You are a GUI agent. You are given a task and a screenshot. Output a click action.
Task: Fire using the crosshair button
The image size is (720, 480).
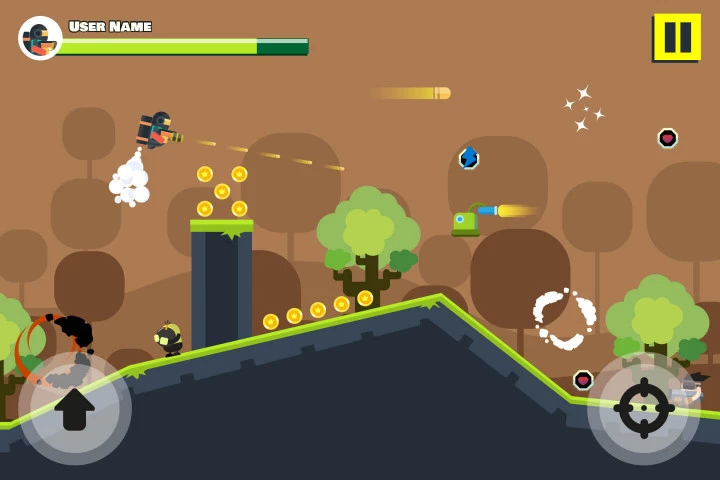pyautogui.click(x=643, y=407)
